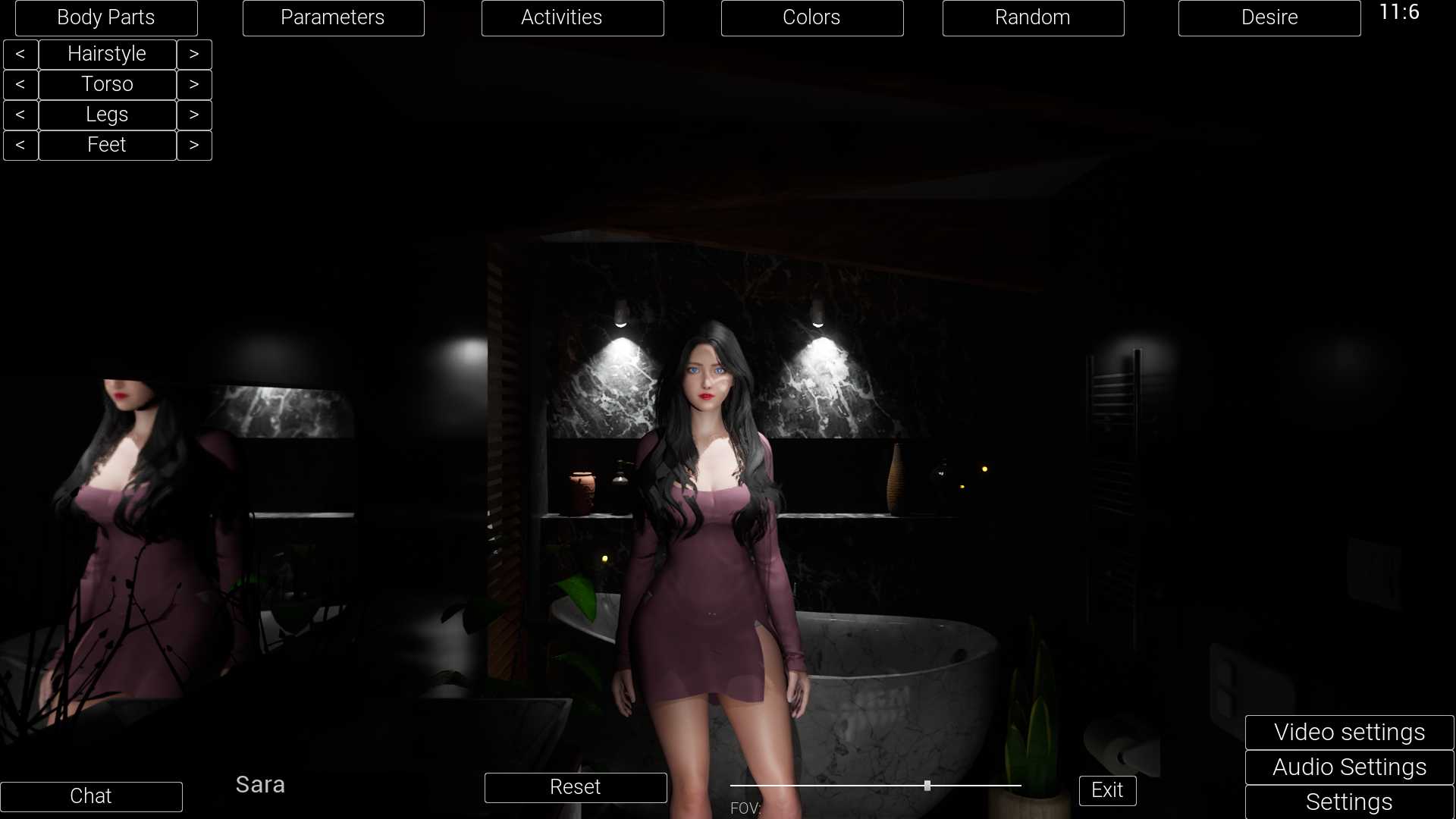Image resolution: width=1456 pixels, height=819 pixels.
Task: Advance to the next Feet option
Action: 194,145
